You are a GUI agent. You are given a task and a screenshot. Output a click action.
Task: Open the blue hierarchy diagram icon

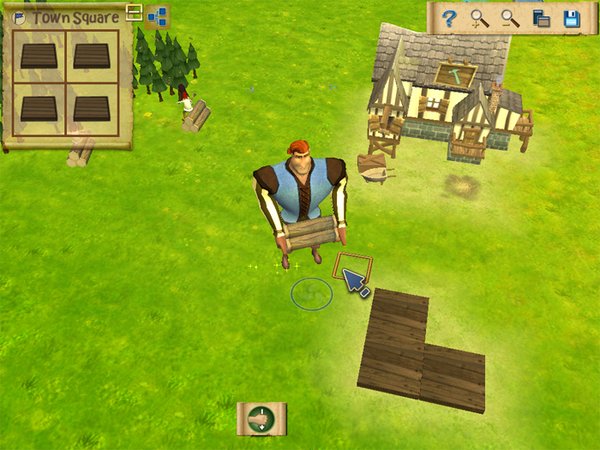pyautogui.click(x=157, y=16)
